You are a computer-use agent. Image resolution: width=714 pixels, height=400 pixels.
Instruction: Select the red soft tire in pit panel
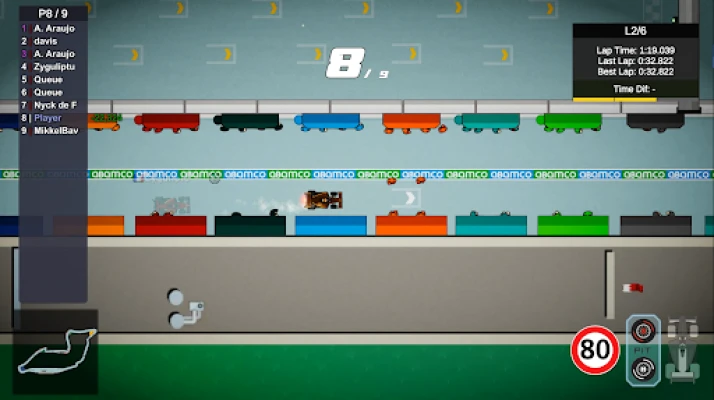point(644,330)
